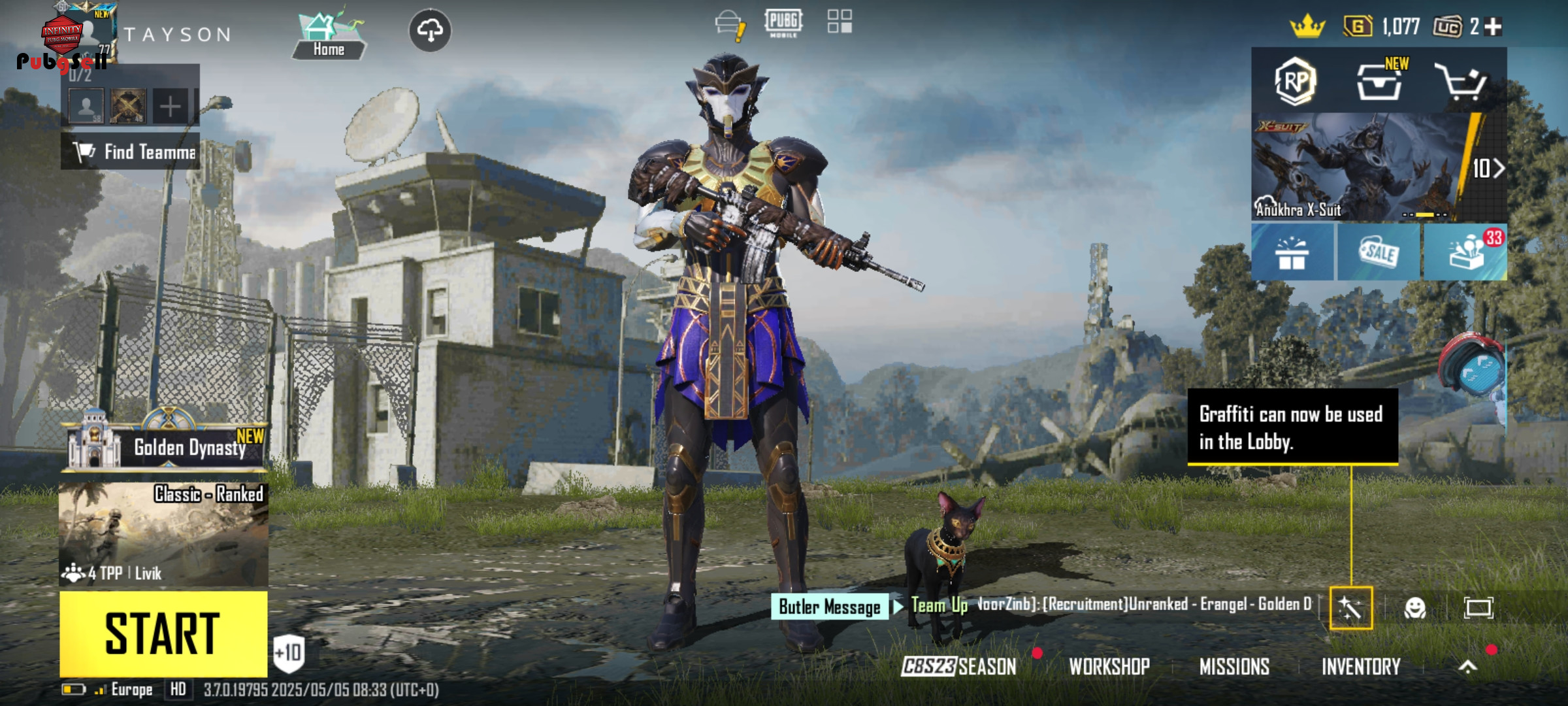
Task: Start the match with the START button
Action: click(x=163, y=633)
